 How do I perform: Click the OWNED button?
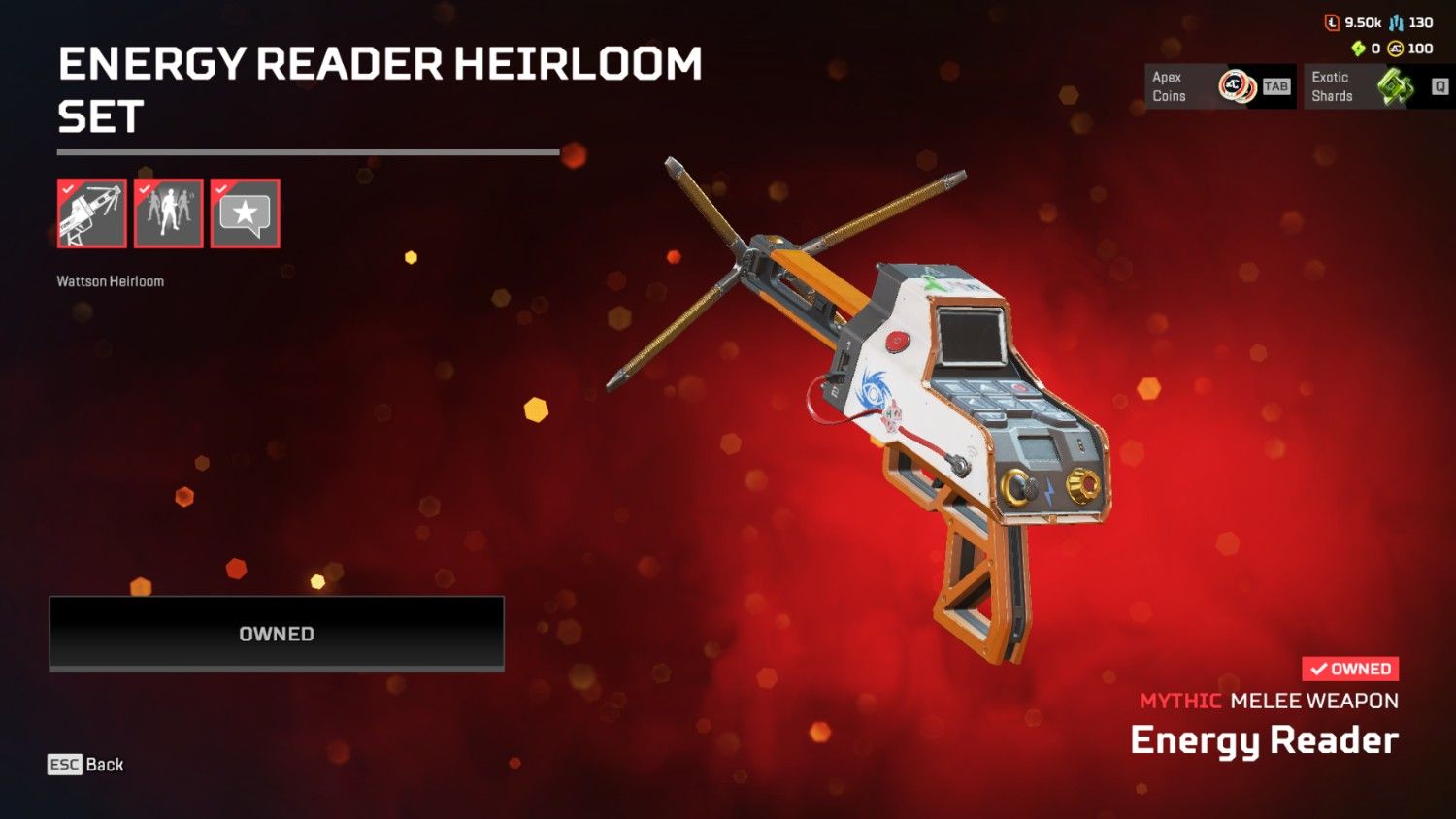click(276, 634)
